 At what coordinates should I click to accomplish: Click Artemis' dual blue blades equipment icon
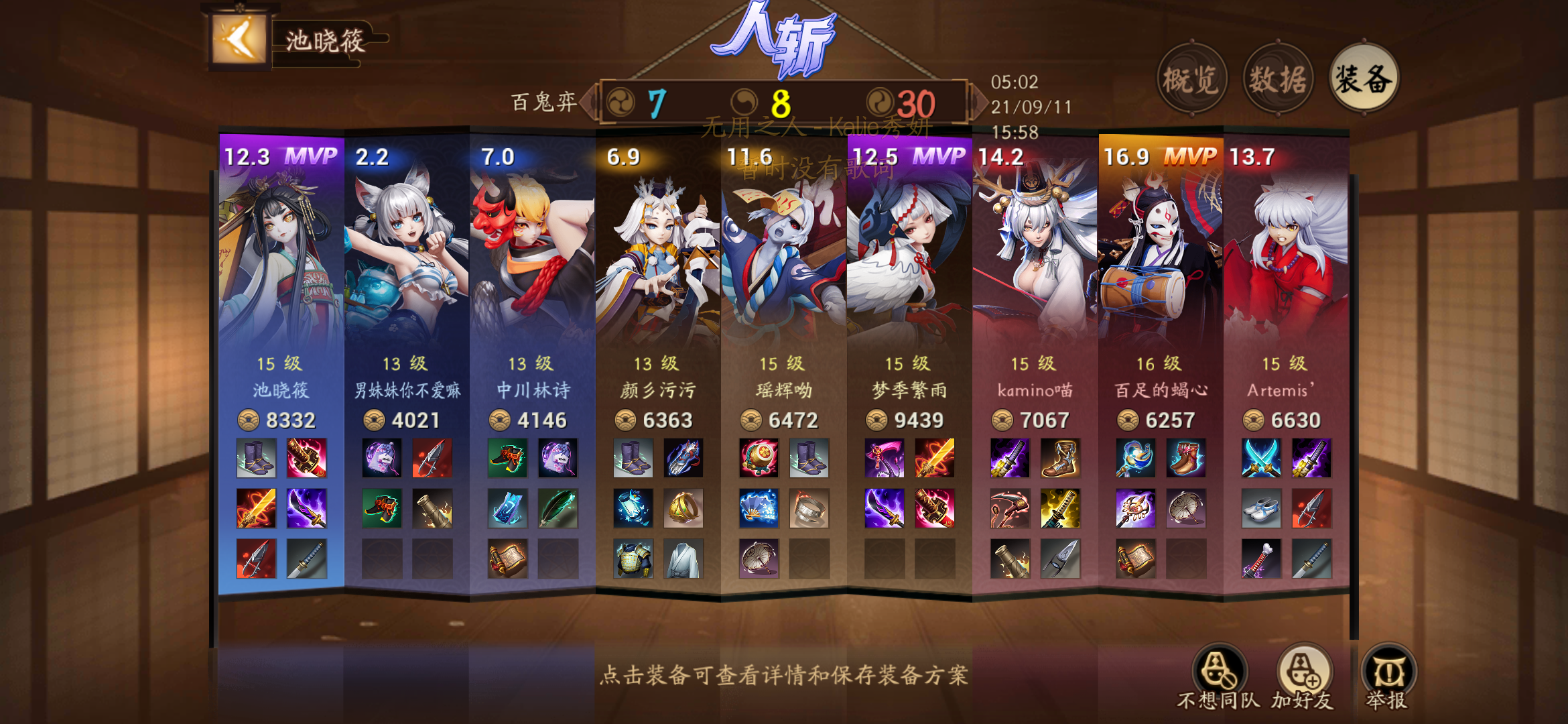(x=1262, y=458)
